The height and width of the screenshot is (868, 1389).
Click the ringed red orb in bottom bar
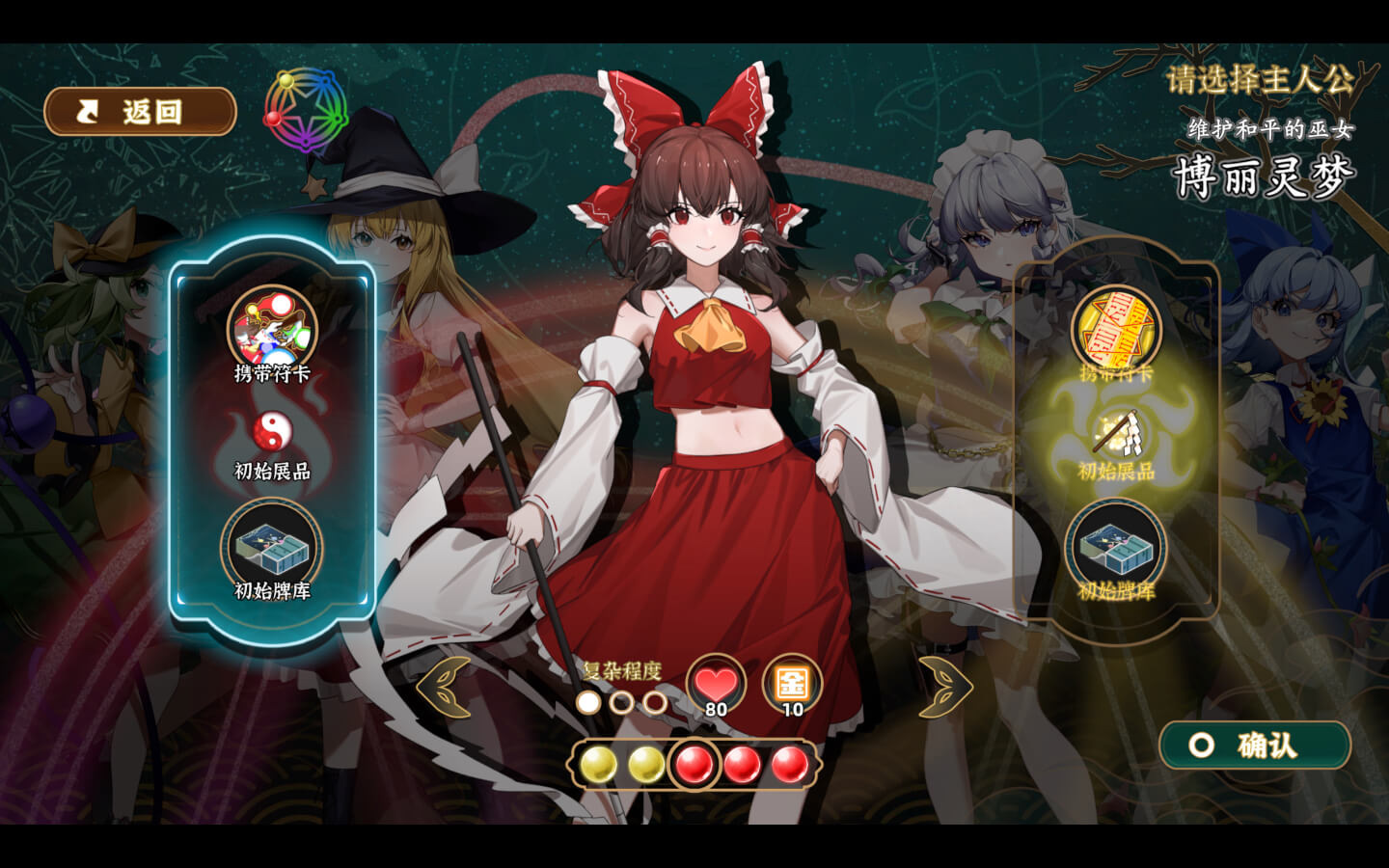(694, 765)
